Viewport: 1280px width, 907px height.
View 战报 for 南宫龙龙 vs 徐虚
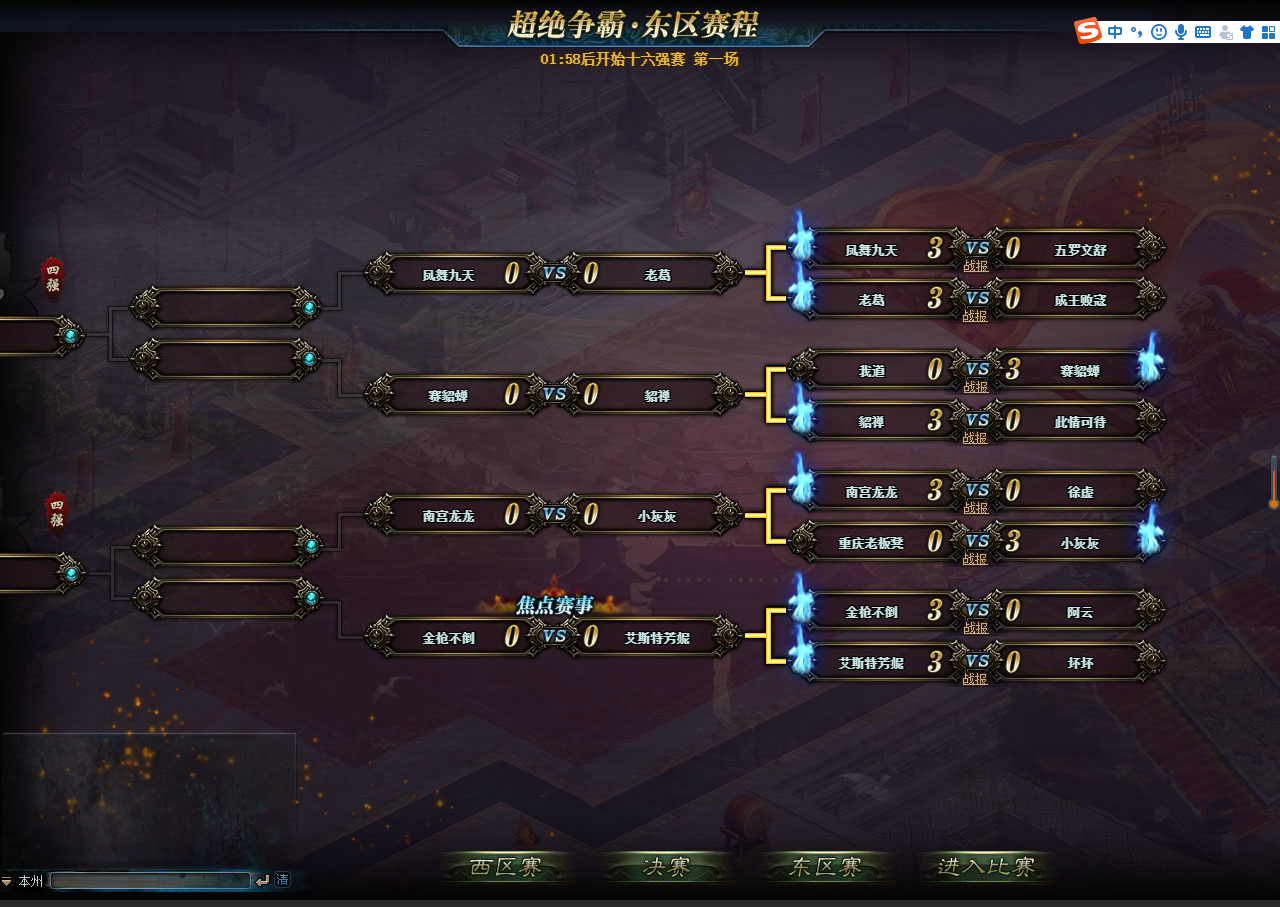click(975, 508)
